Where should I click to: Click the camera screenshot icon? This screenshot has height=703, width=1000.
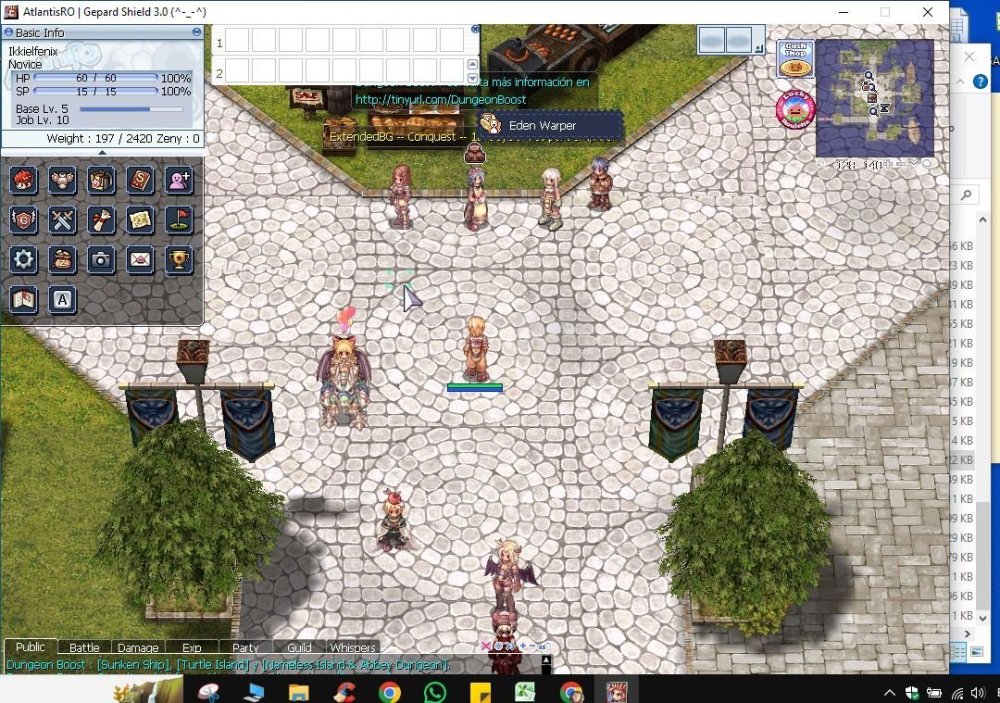(x=101, y=260)
